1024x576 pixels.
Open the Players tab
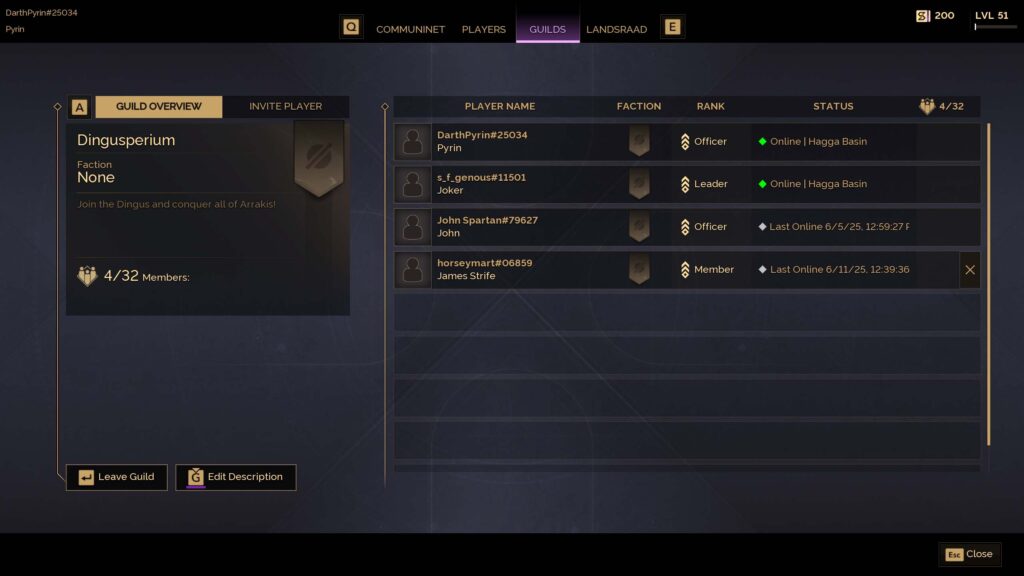click(484, 29)
